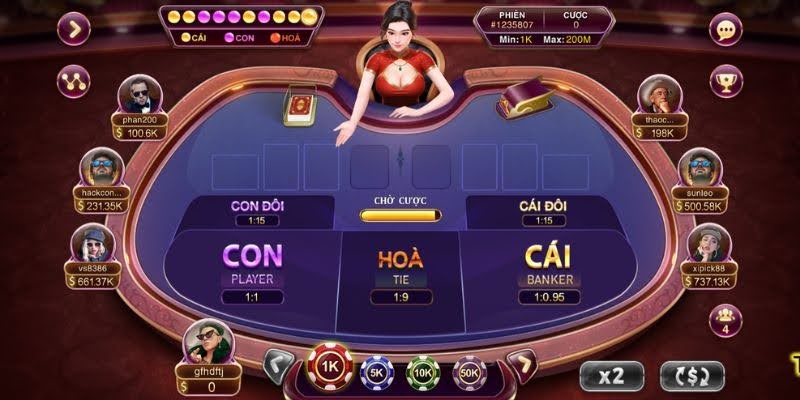Select the red 1K chip

pyautogui.click(x=328, y=368)
